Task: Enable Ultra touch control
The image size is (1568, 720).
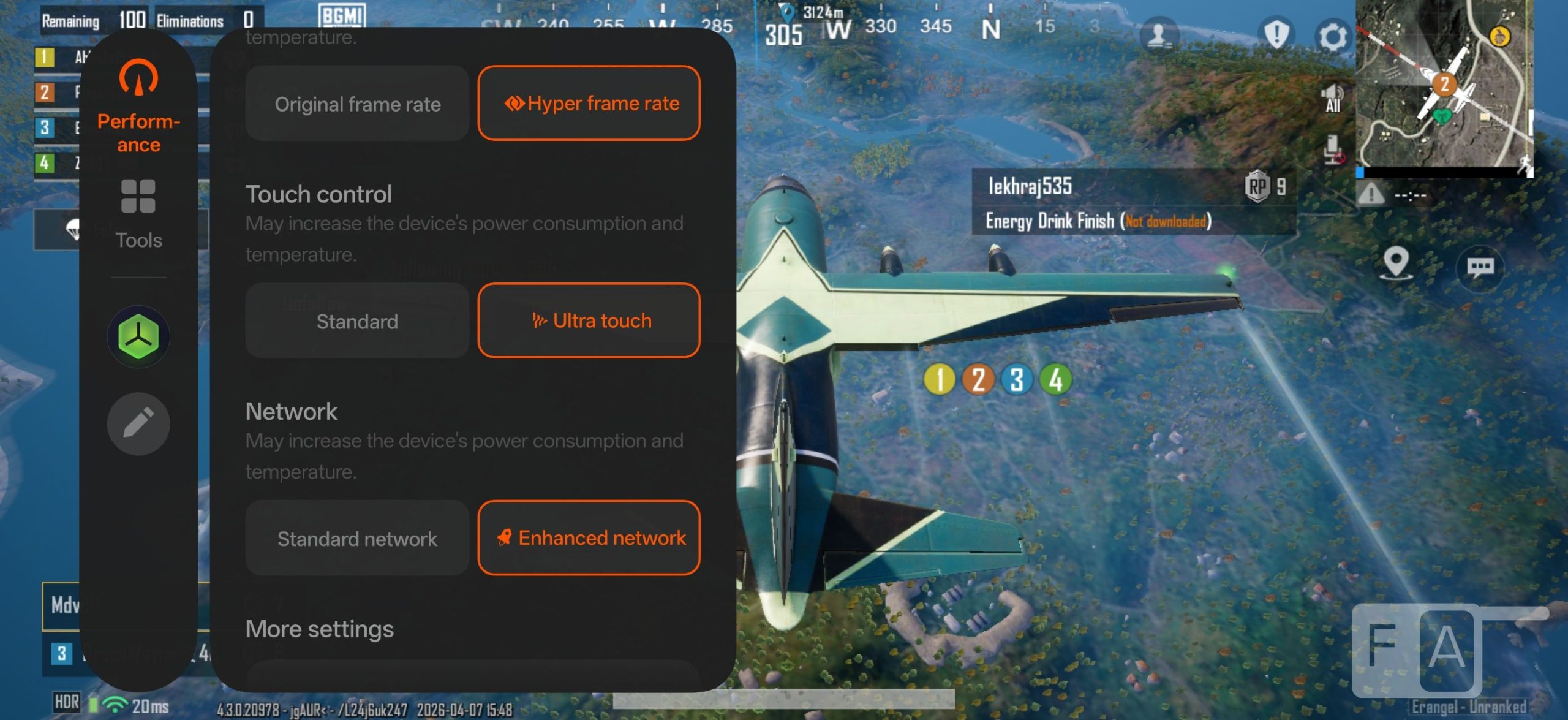Action: pos(589,320)
